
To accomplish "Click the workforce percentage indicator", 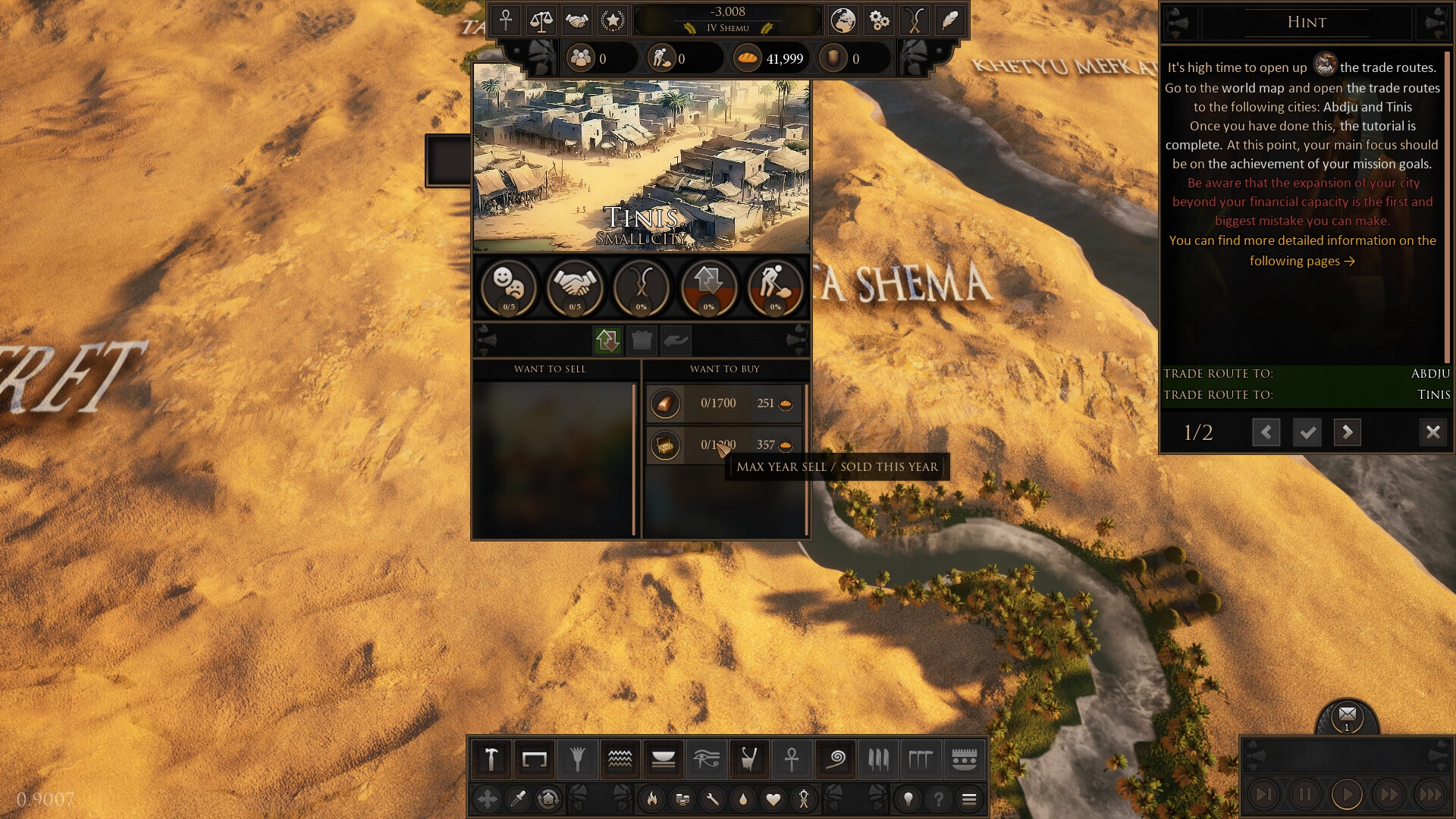I will point(774,289).
